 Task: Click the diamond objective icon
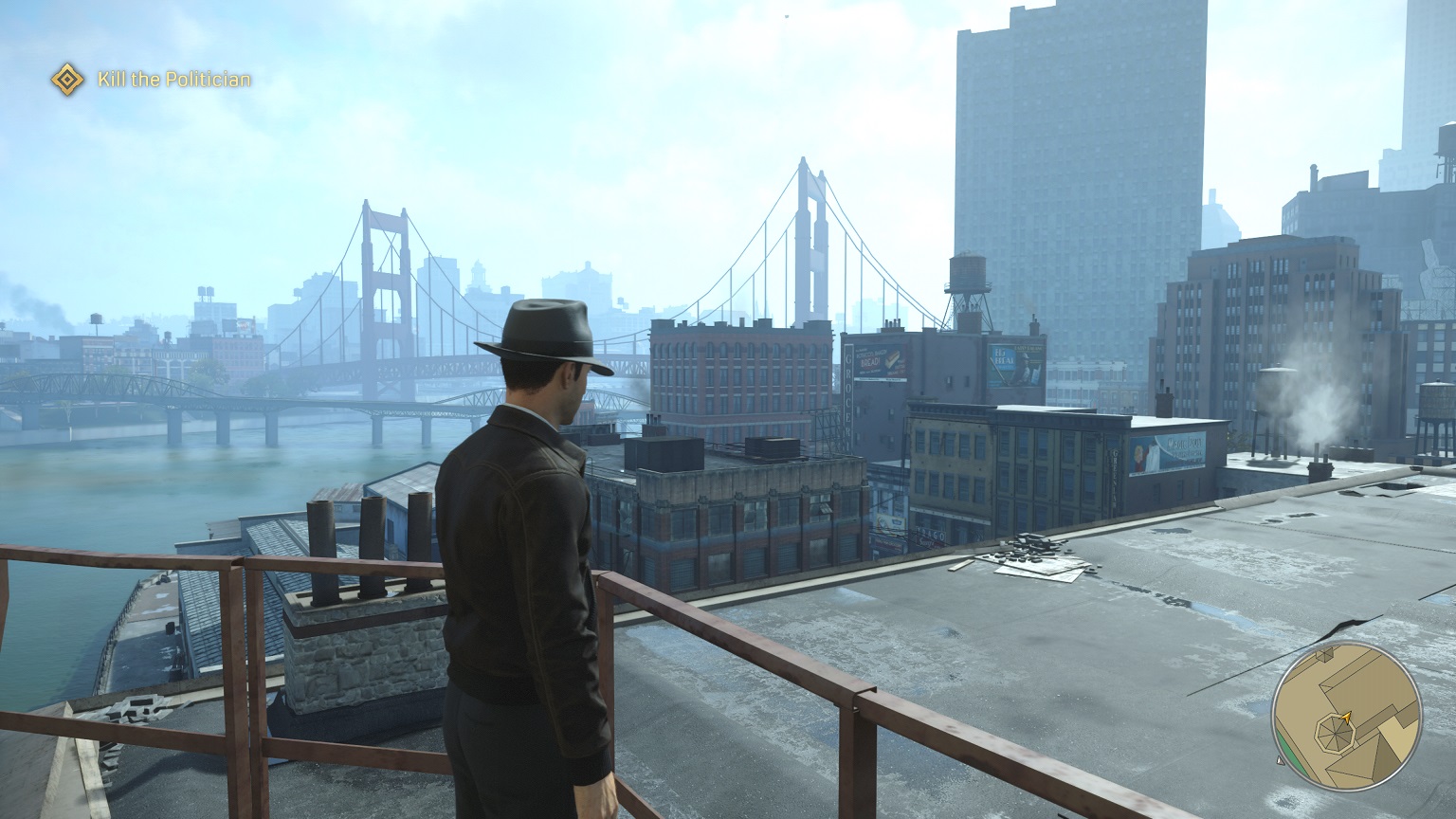[66, 79]
